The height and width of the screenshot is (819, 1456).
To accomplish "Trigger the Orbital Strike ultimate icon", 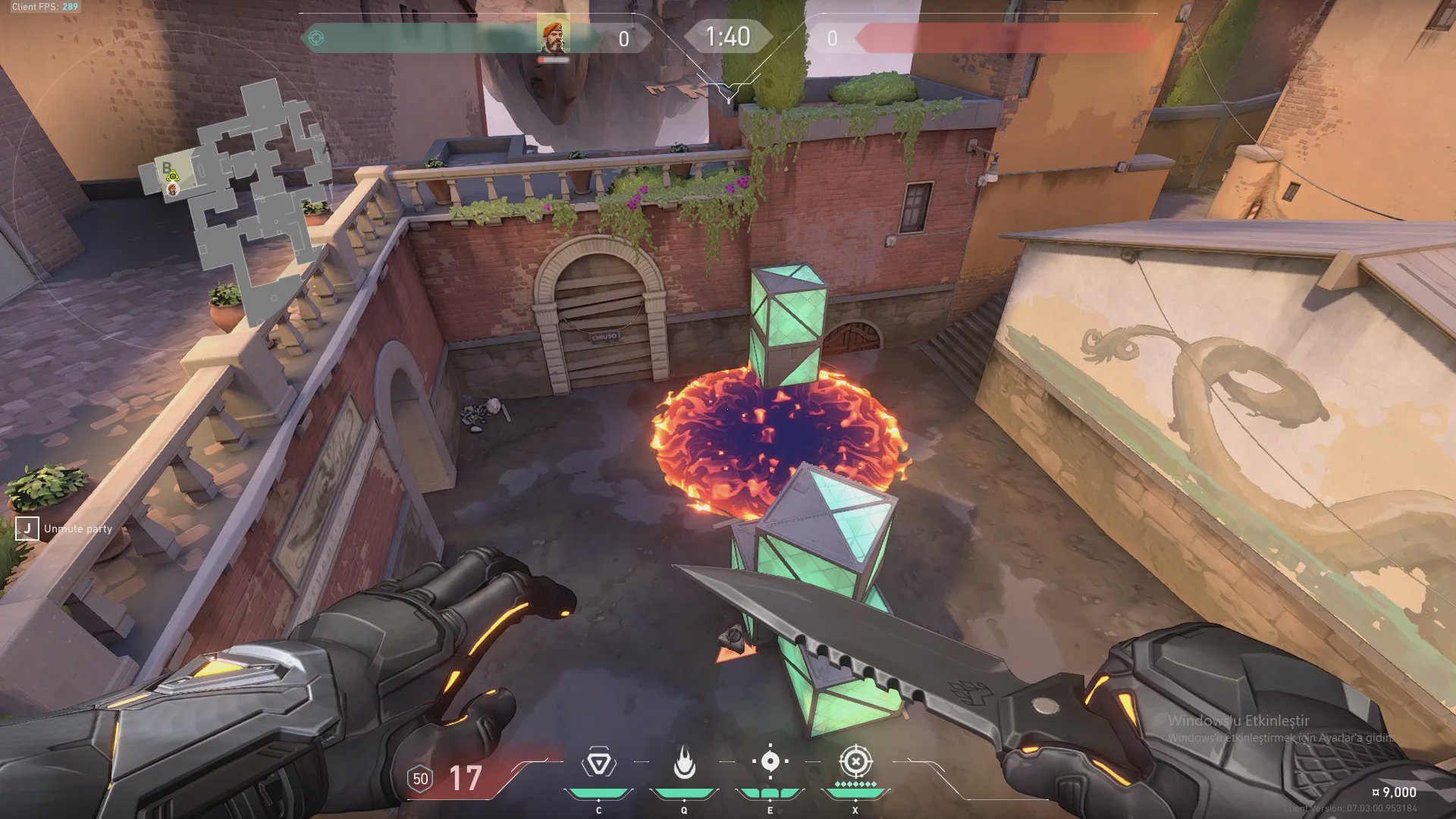I will (x=855, y=761).
